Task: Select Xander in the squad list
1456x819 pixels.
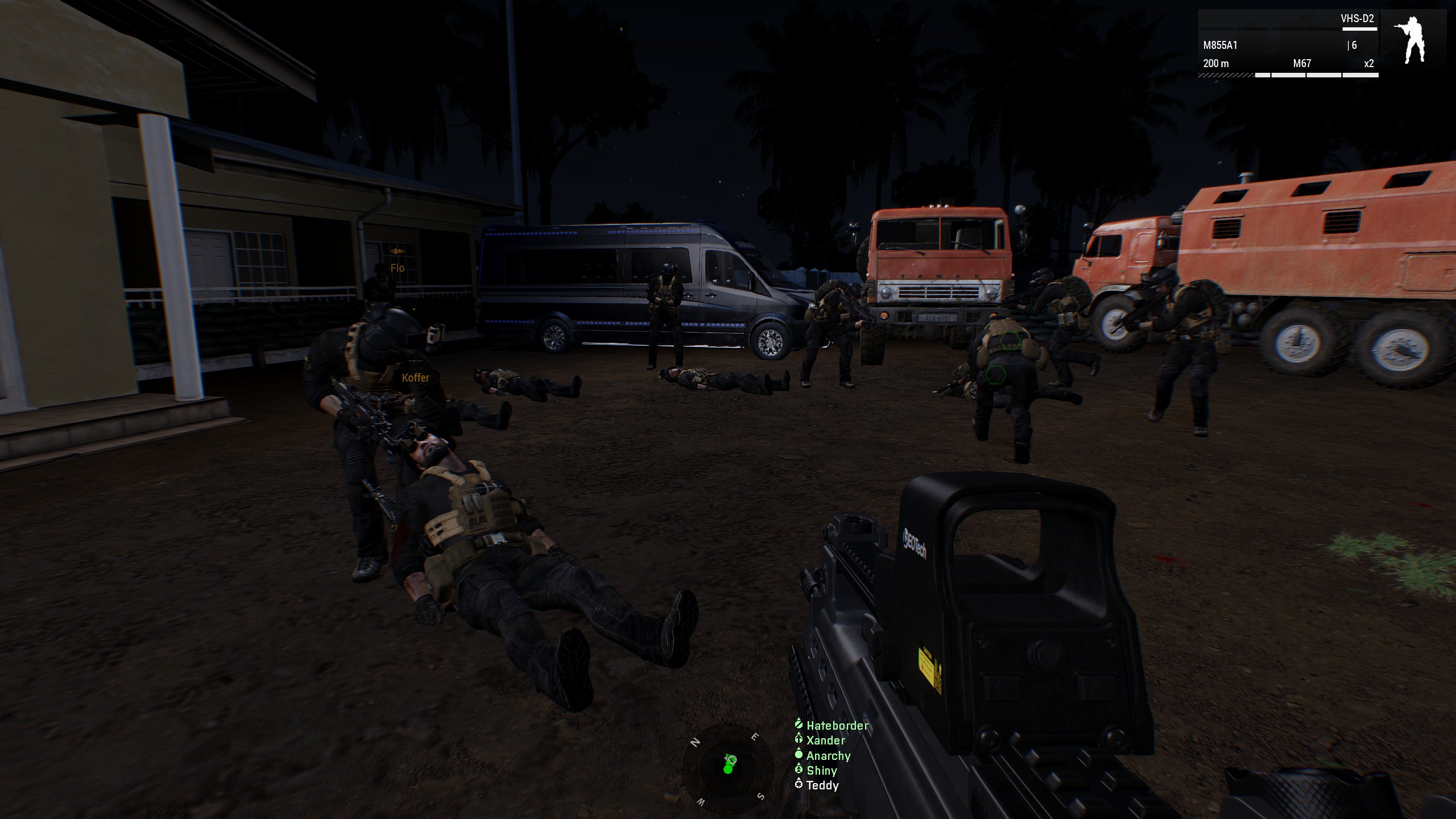Action: click(825, 741)
